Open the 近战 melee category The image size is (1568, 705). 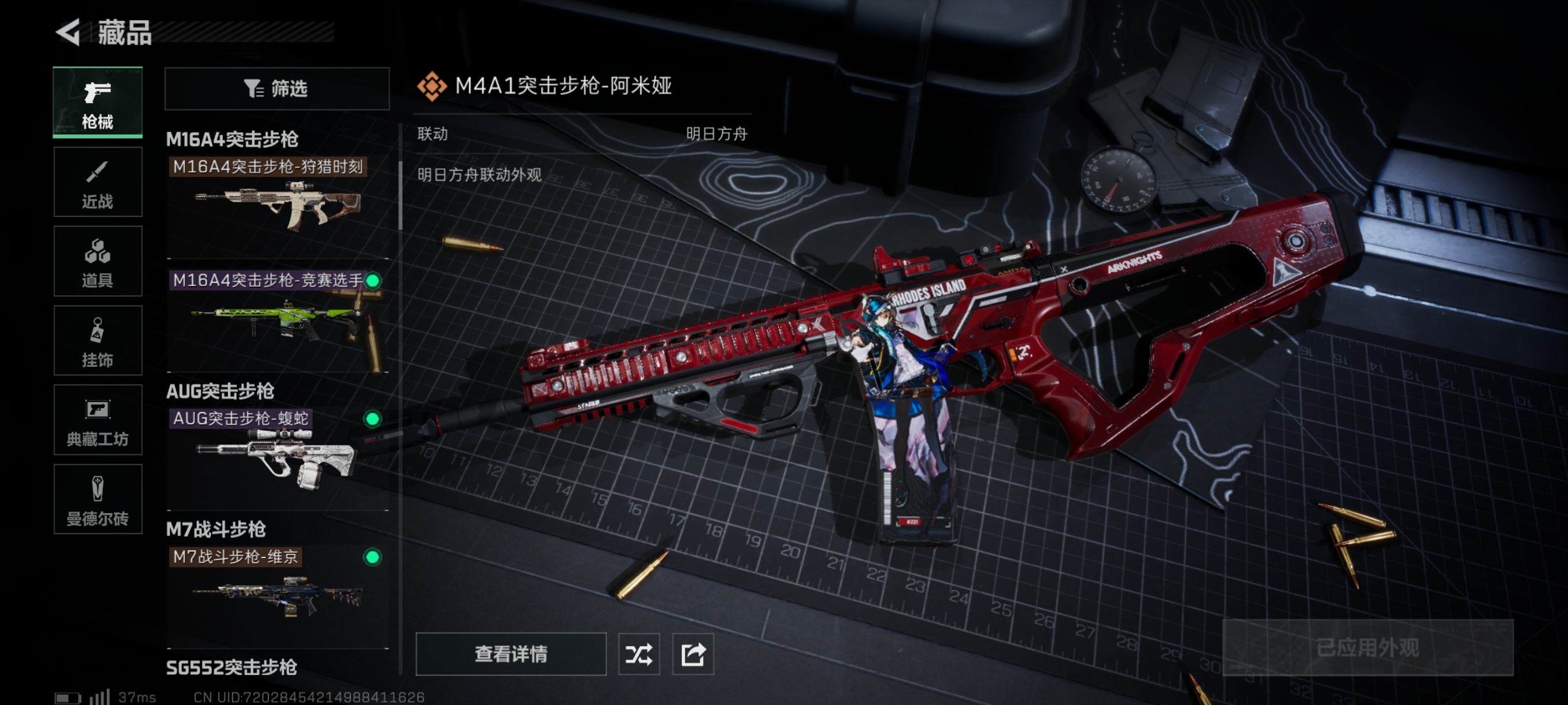pyautogui.click(x=97, y=182)
